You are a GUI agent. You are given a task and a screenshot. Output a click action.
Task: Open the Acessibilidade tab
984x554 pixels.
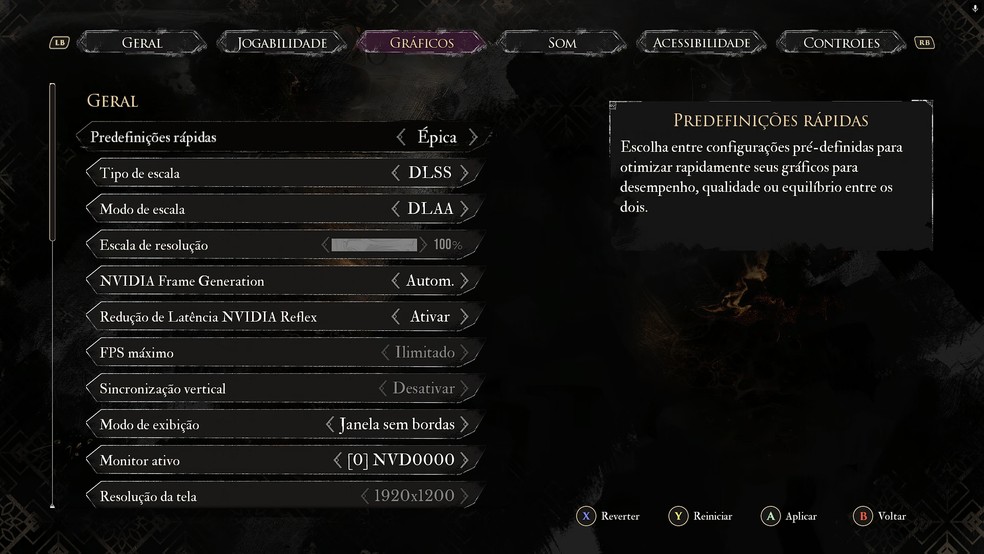[x=701, y=43]
